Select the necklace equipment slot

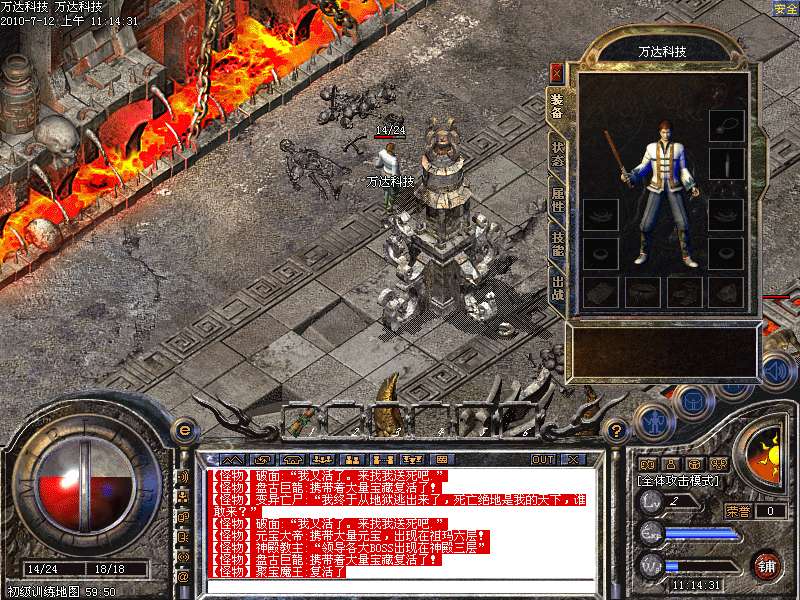pos(726,125)
